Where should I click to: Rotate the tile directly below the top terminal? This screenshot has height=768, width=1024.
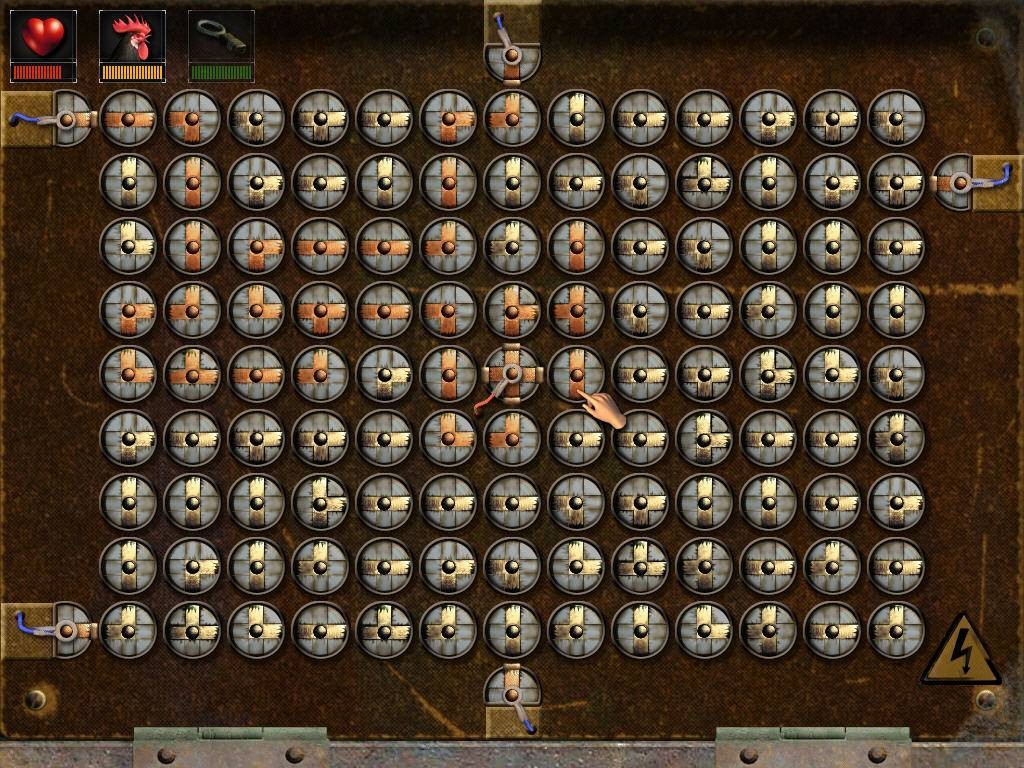click(x=512, y=118)
